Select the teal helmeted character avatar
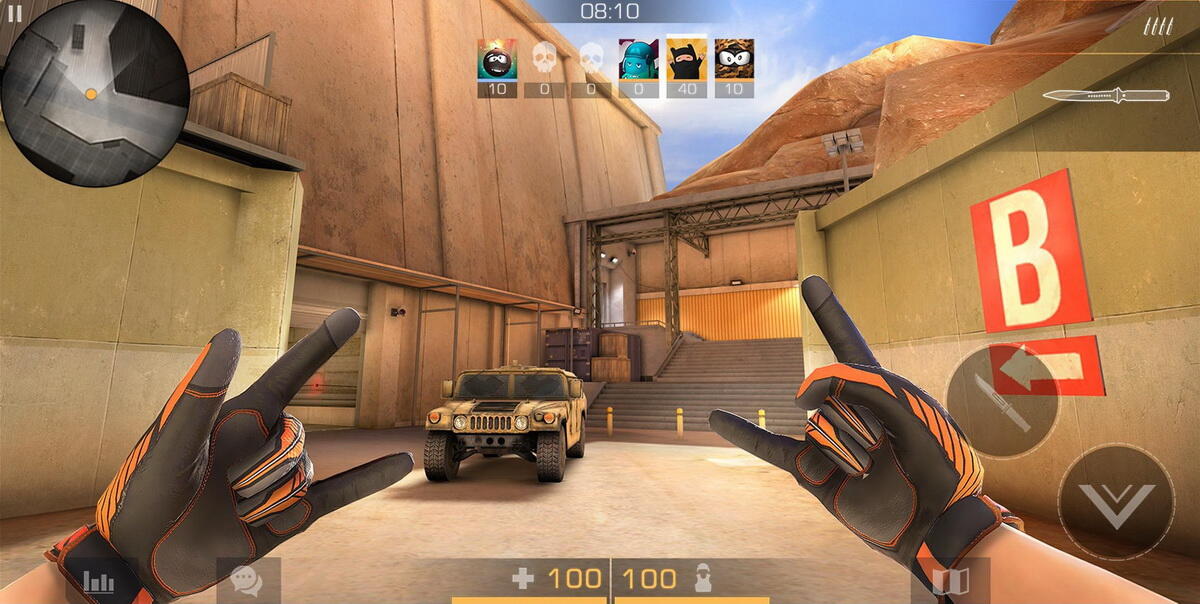 (x=638, y=60)
